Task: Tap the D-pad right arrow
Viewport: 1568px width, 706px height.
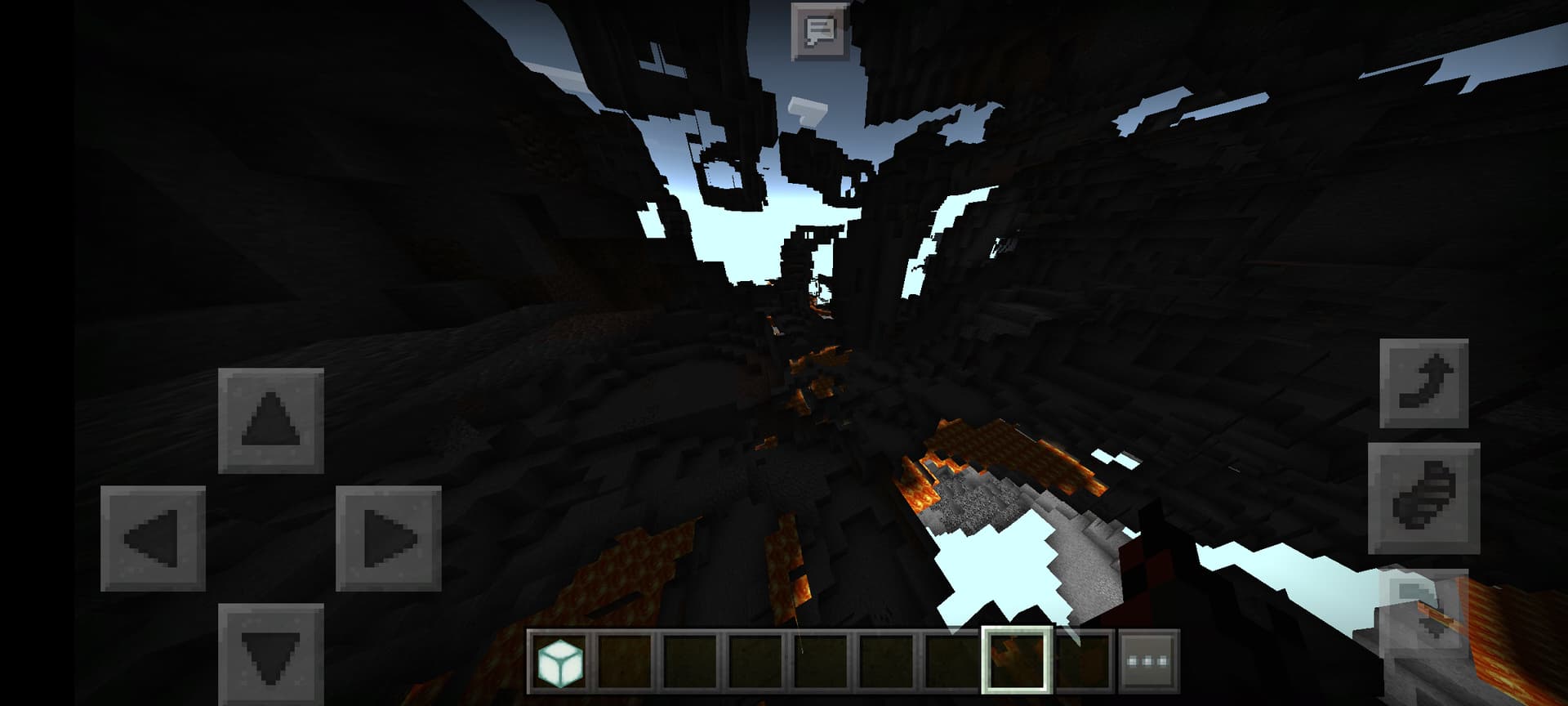Action: (389, 538)
